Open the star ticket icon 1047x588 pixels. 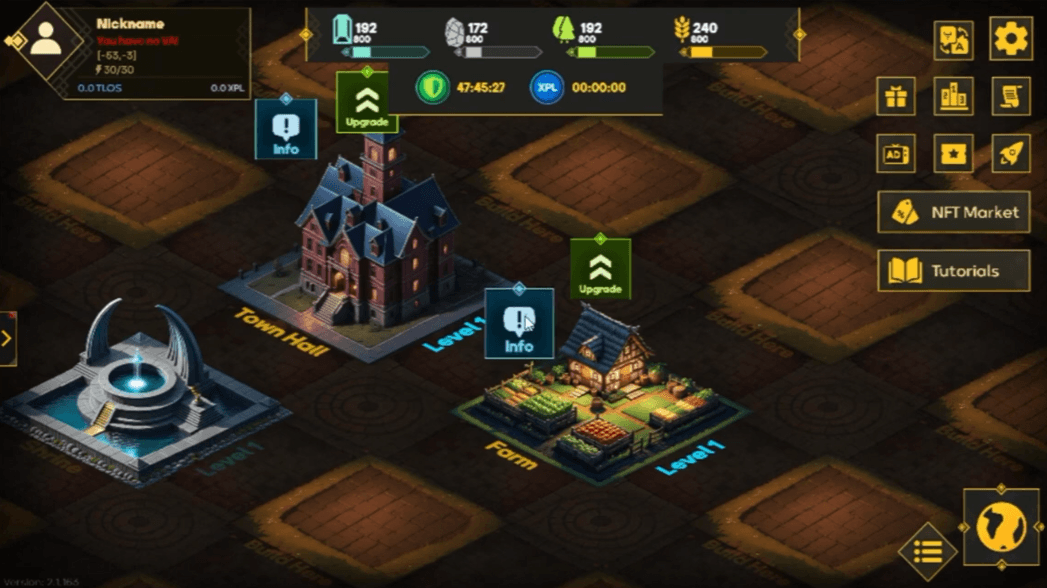(x=953, y=154)
